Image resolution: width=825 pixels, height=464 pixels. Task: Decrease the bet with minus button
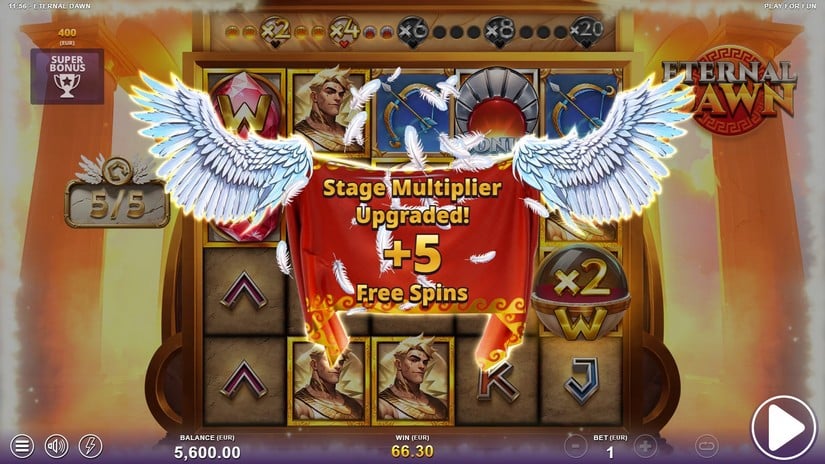(x=575, y=446)
